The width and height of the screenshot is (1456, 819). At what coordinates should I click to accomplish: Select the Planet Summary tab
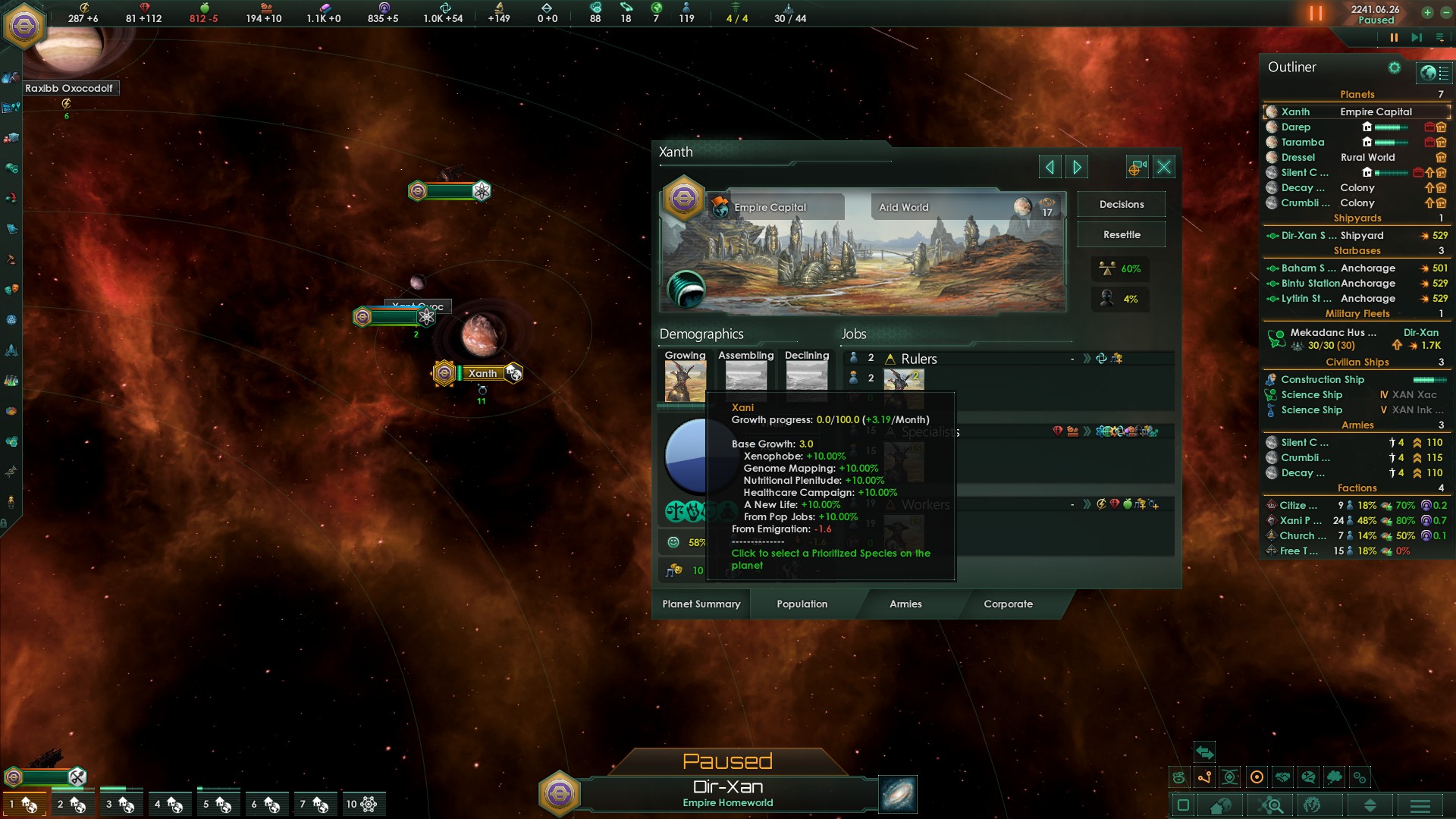point(701,604)
